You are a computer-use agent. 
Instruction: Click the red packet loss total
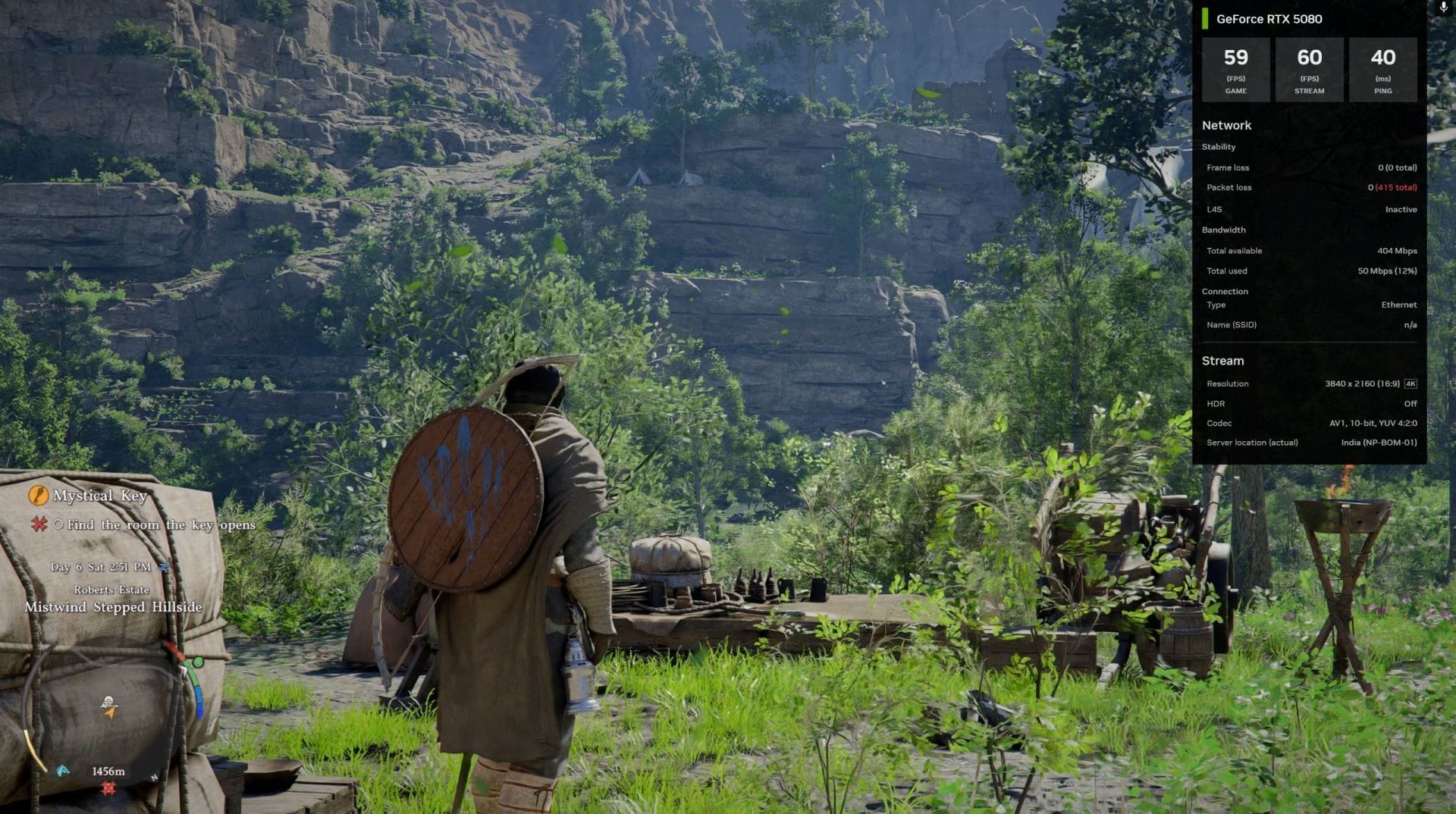click(x=1398, y=187)
